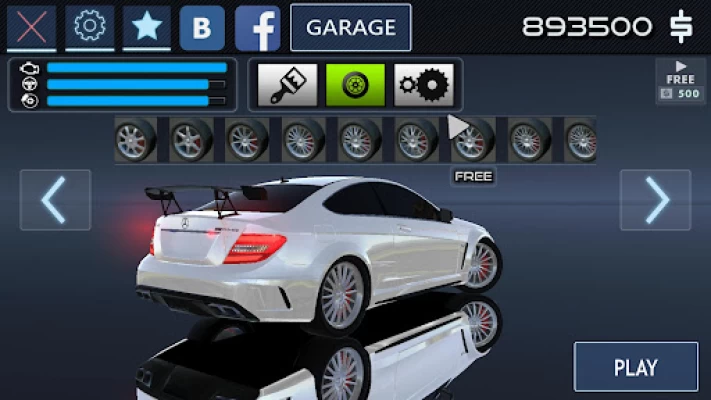Choose the wheel rim labeled FREE

click(473, 141)
